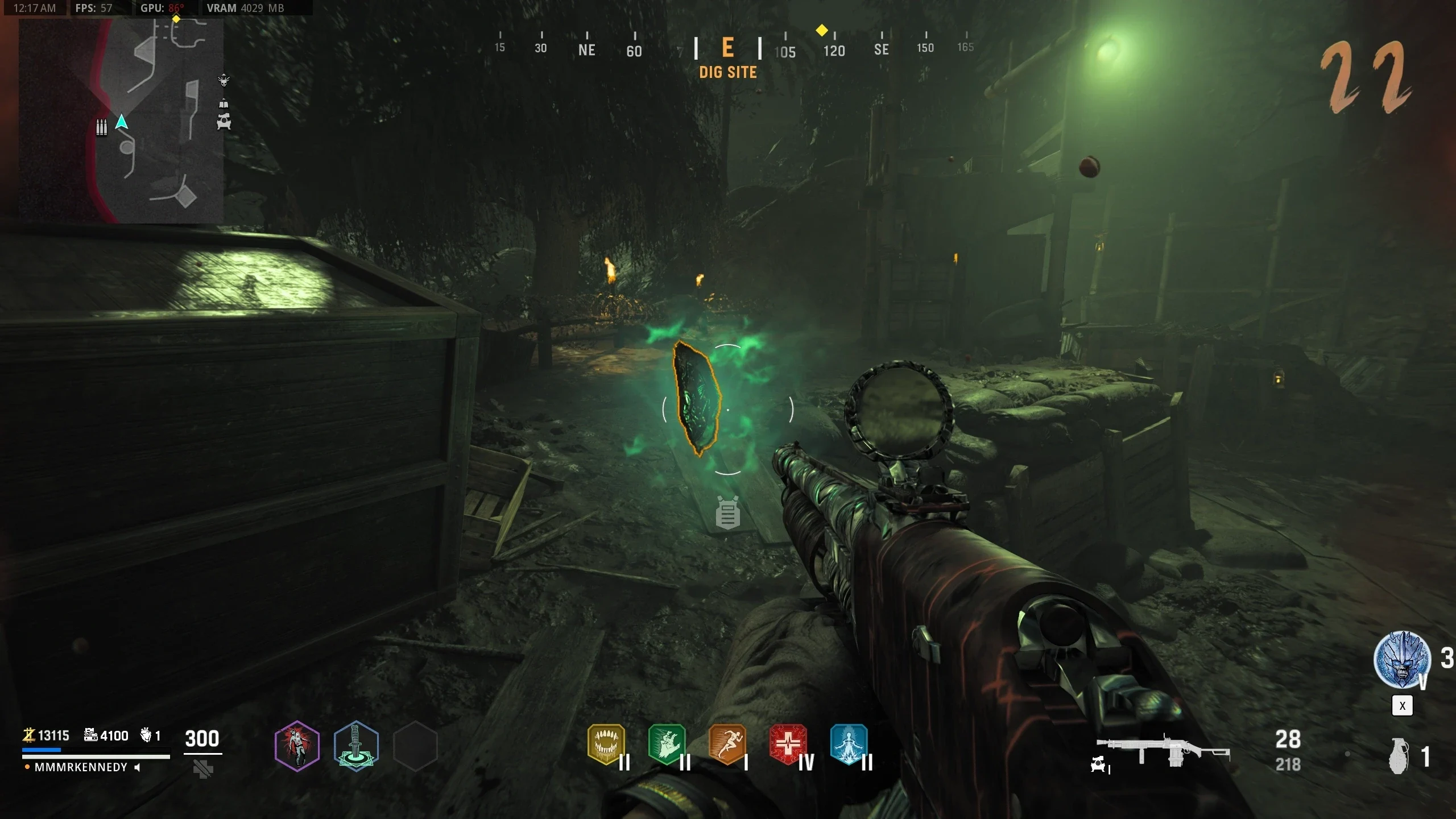Select the ammo crate marker on the minimap

point(102,127)
